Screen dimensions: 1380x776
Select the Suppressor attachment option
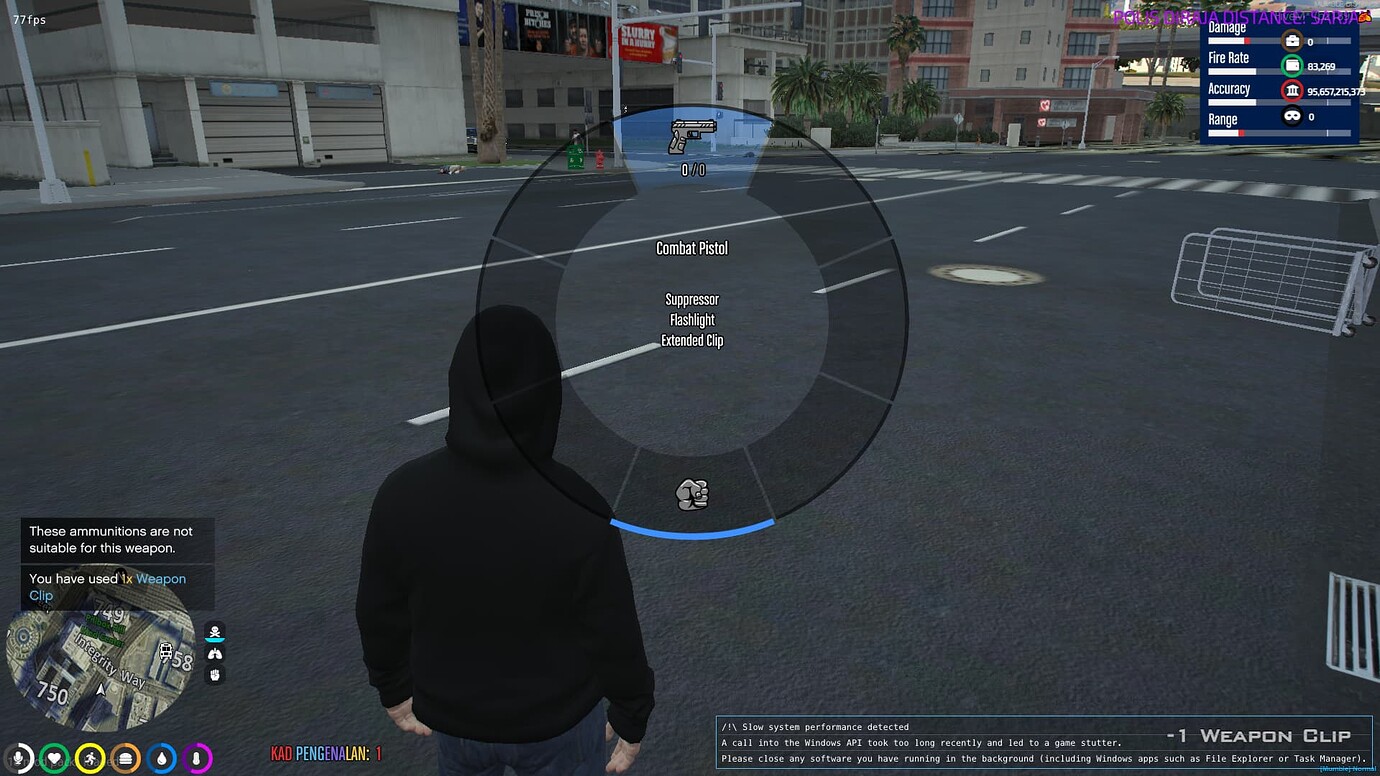point(692,299)
